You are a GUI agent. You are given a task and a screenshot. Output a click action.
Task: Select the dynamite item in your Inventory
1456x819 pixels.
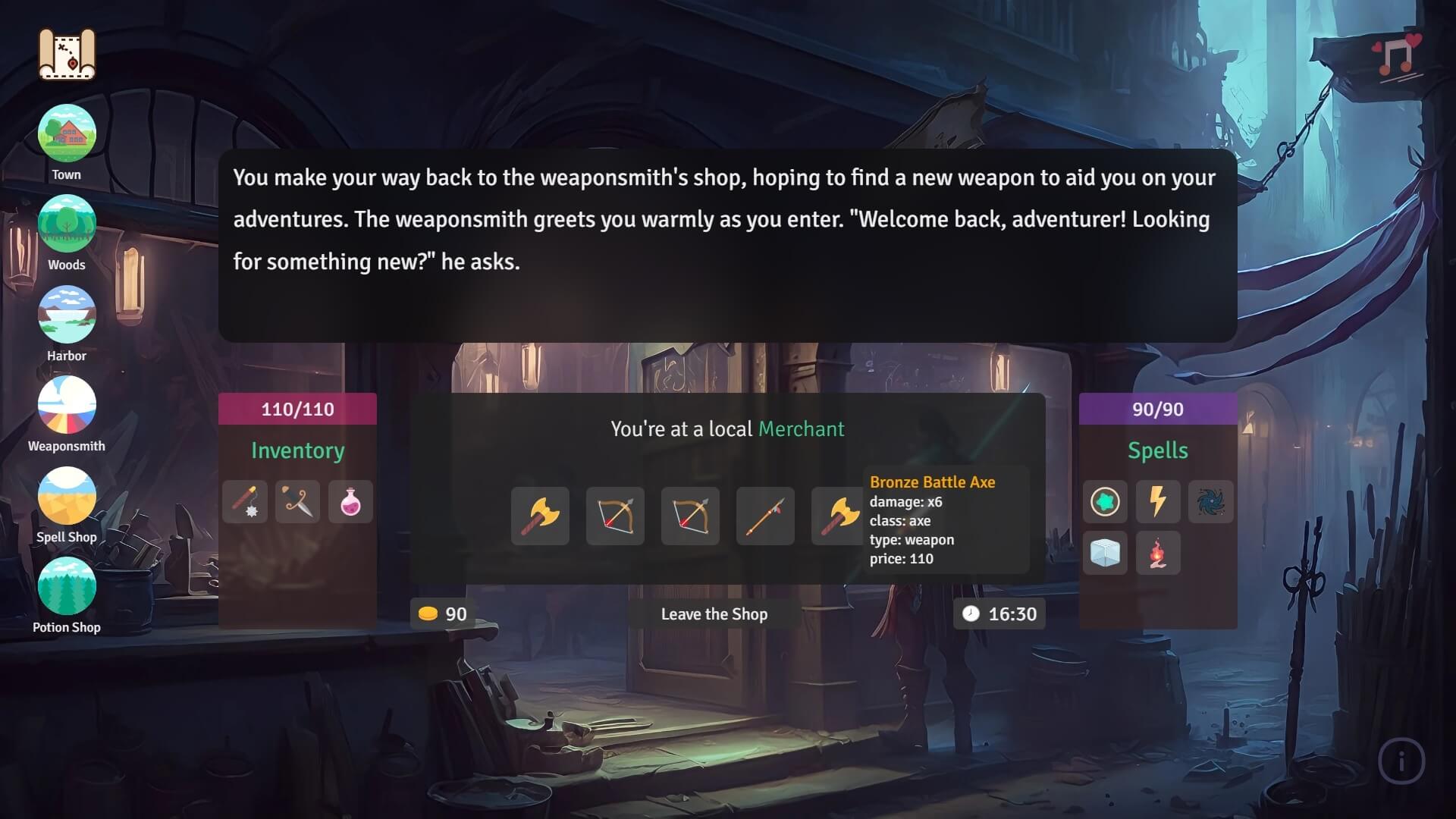[244, 502]
